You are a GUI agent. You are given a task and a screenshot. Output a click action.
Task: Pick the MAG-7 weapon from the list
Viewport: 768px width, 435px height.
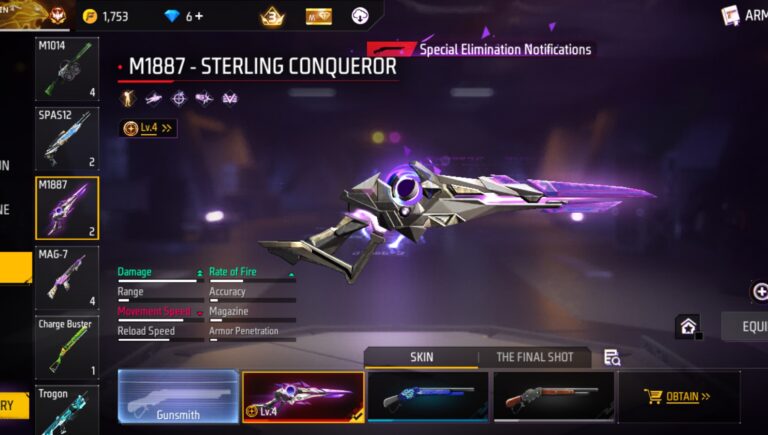tap(67, 278)
